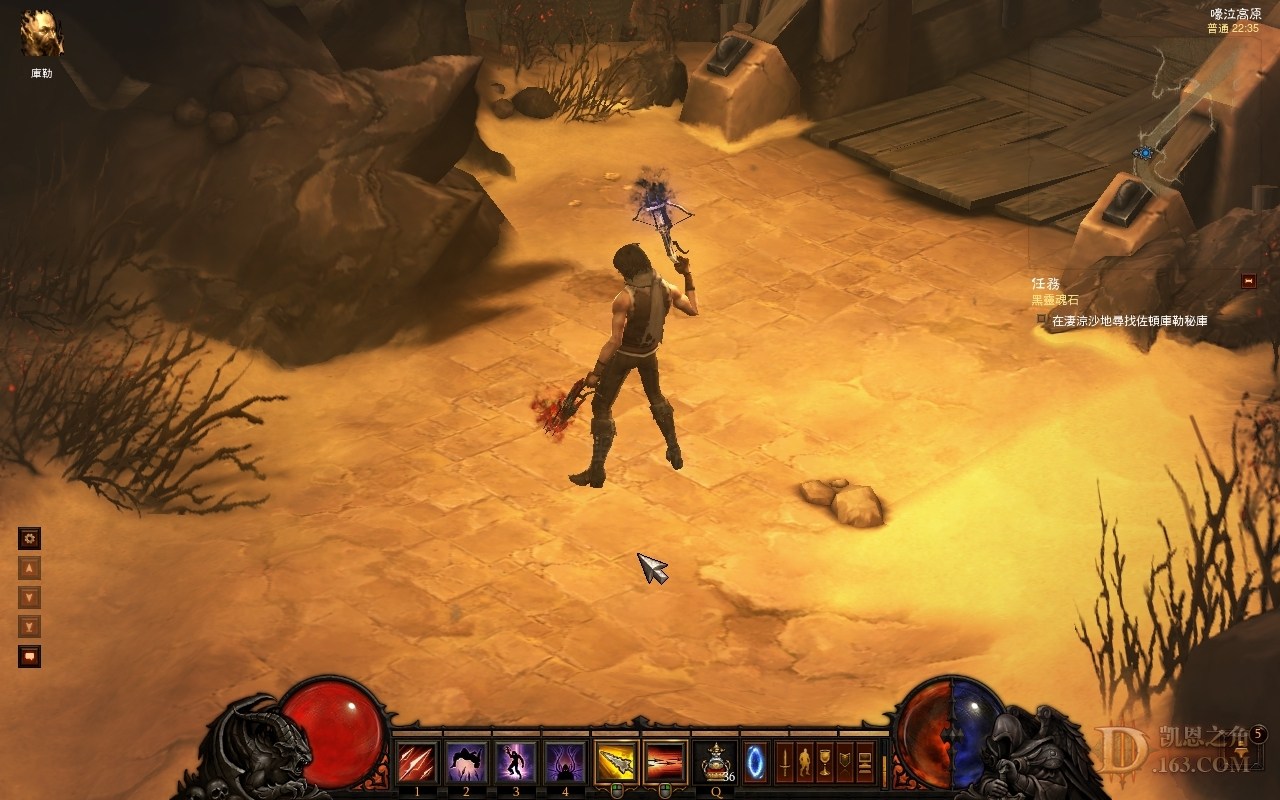Click the quest title 黑靈魂石

tap(1055, 300)
